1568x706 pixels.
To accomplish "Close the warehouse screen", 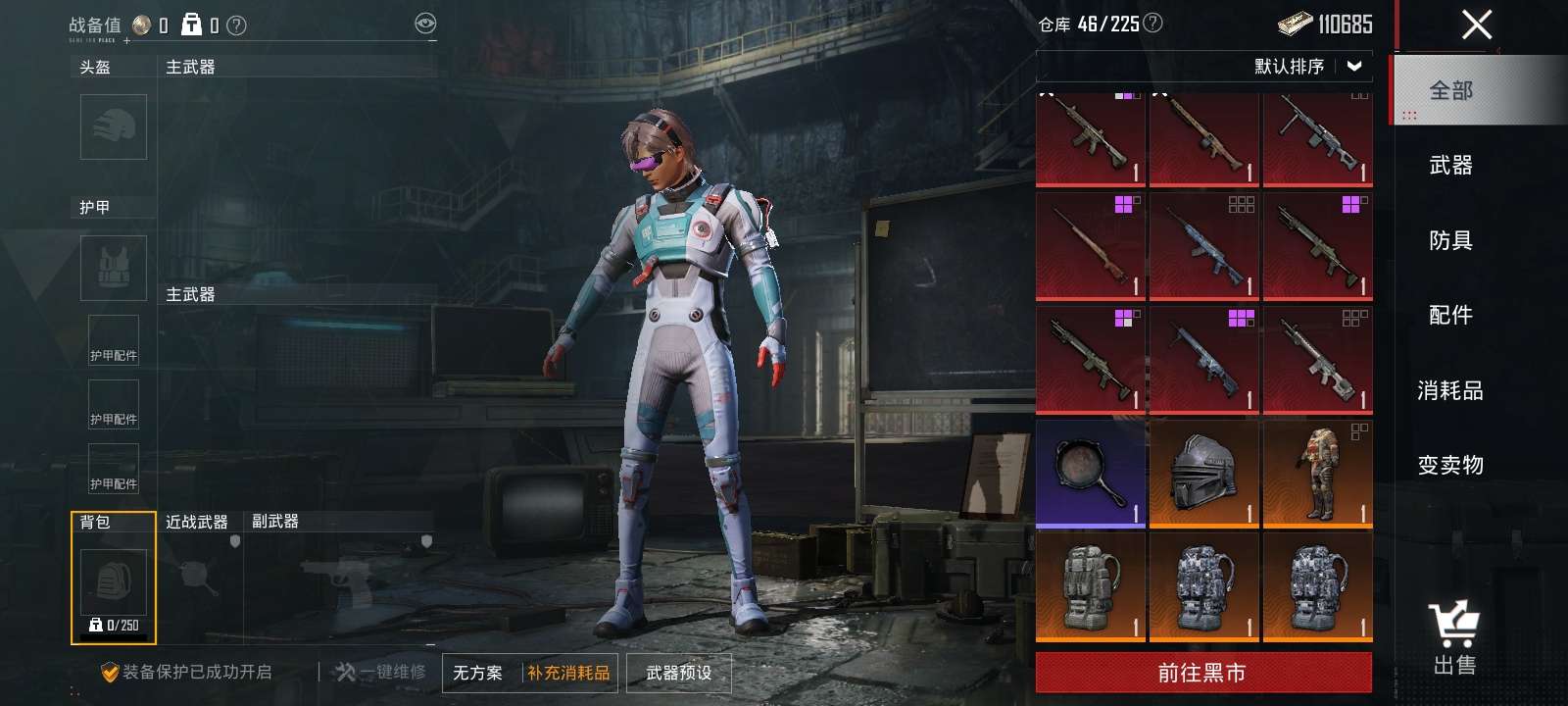I will click(1476, 25).
